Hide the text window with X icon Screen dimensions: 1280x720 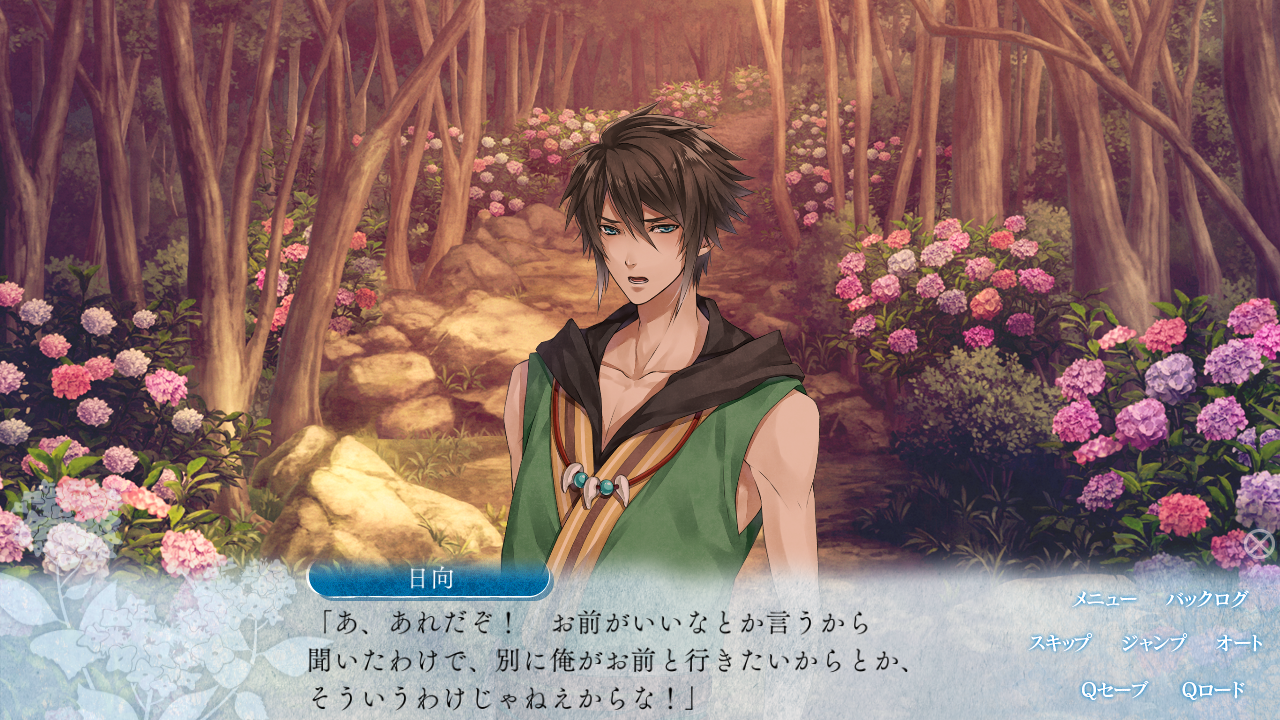pyautogui.click(x=1258, y=545)
